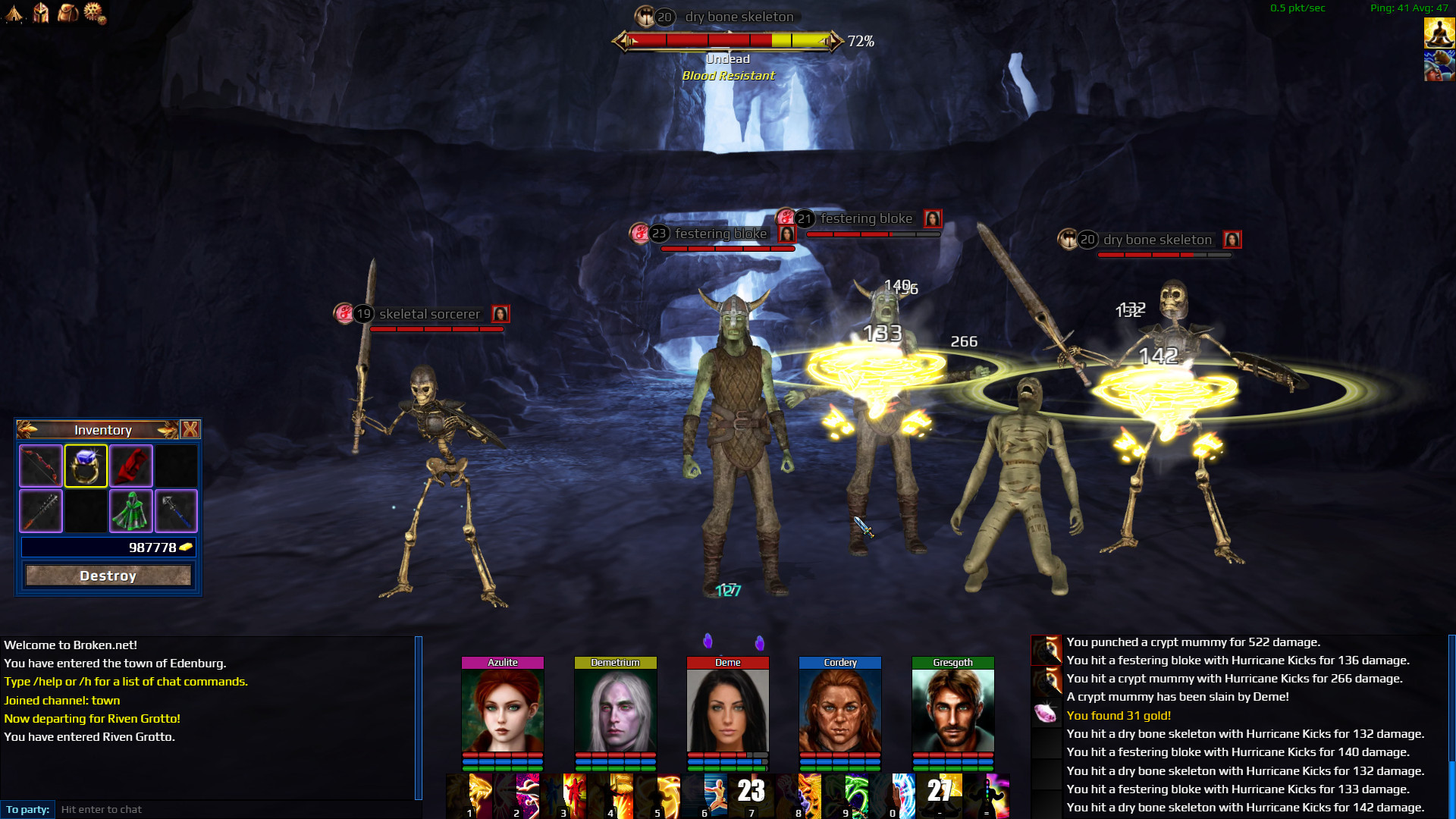Screen dimensions: 1456x819
Task: Activate the golden tiger skill in slot 1
Action: pyautogui.click(x=470, y=795)
